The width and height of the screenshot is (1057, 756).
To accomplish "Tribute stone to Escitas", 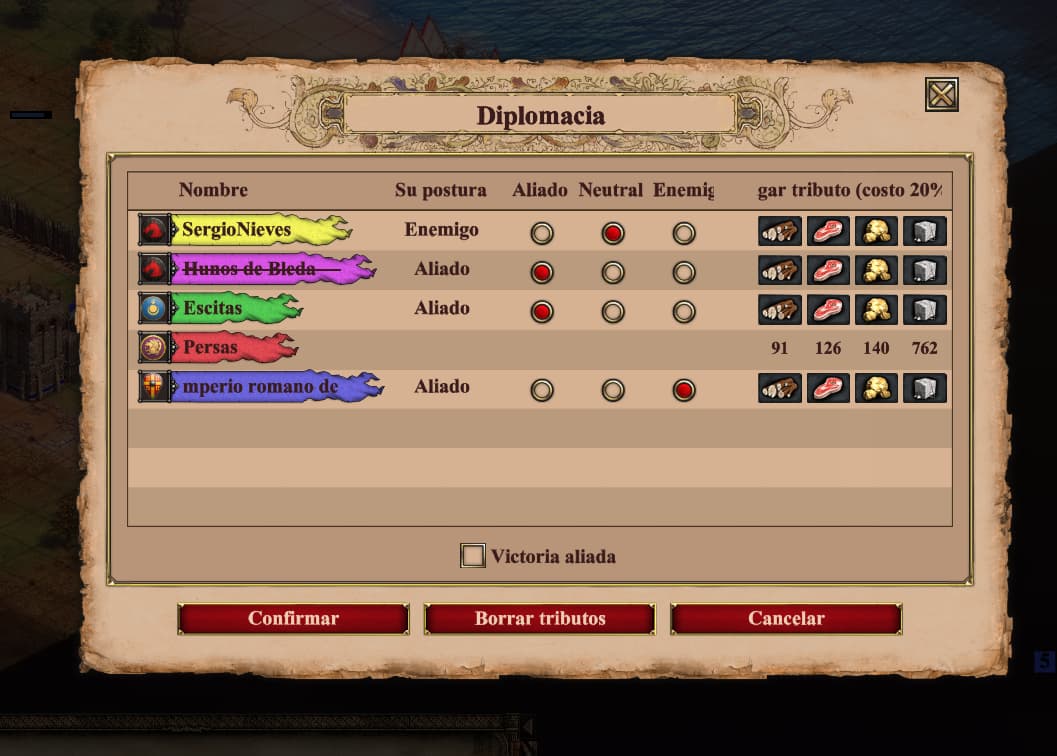I will coord(925,310).
